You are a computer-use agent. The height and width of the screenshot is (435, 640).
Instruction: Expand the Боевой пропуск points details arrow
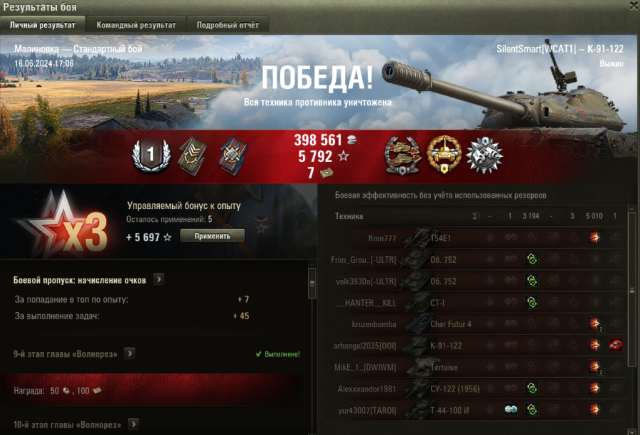[159, 280]
